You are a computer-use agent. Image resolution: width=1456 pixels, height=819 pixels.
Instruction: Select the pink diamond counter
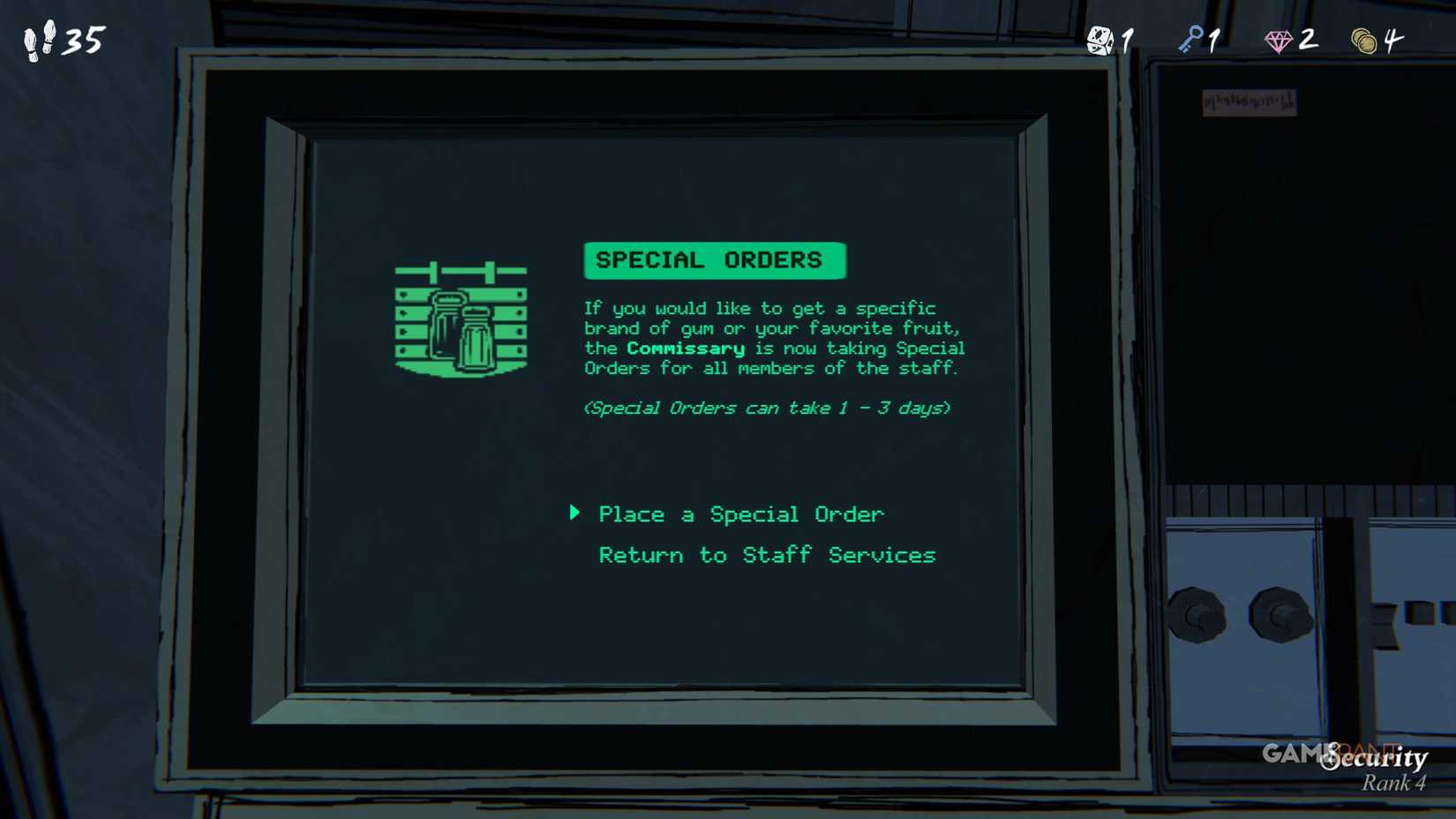(x=1280, y=39)
